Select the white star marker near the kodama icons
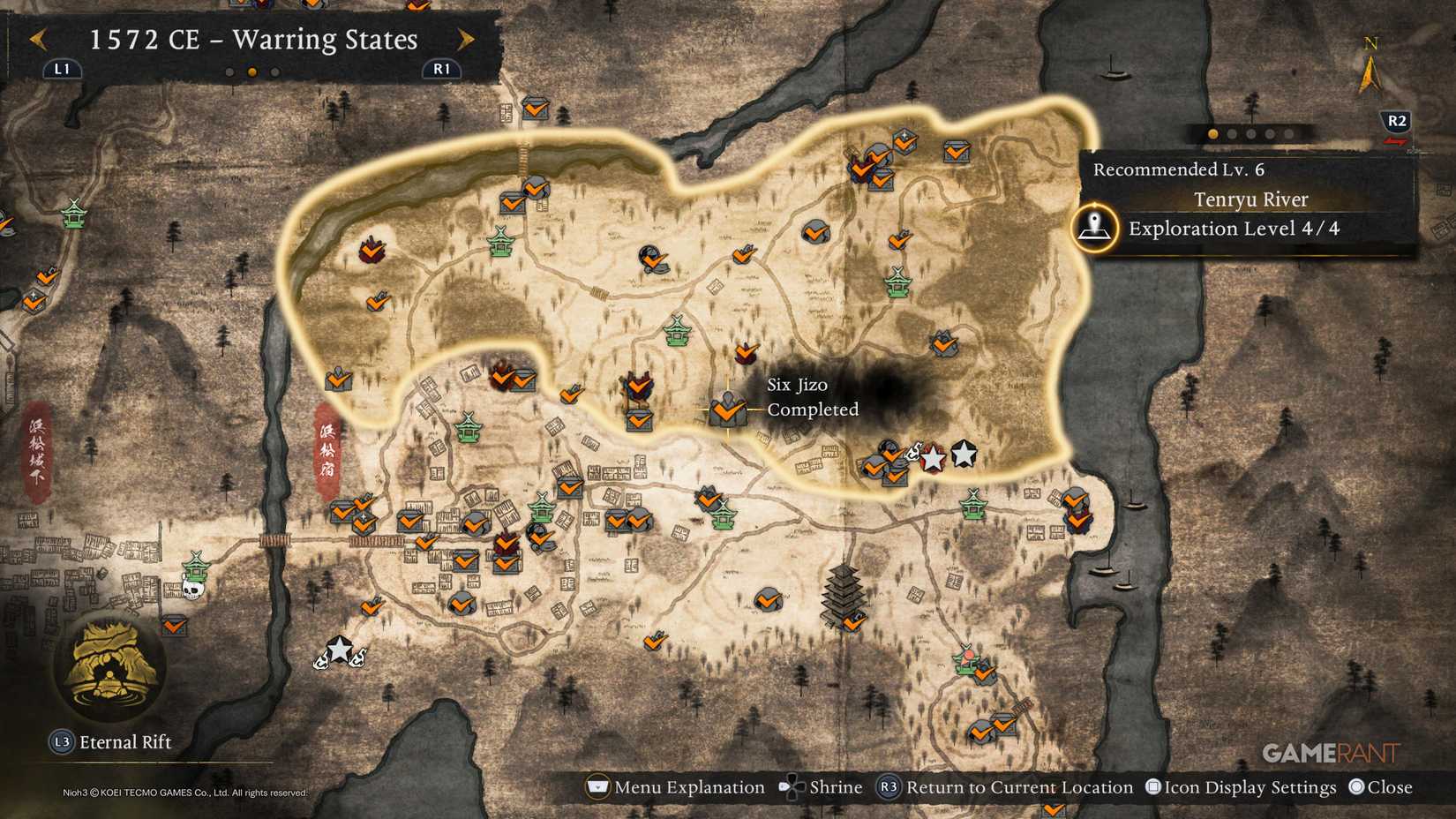 932,459
